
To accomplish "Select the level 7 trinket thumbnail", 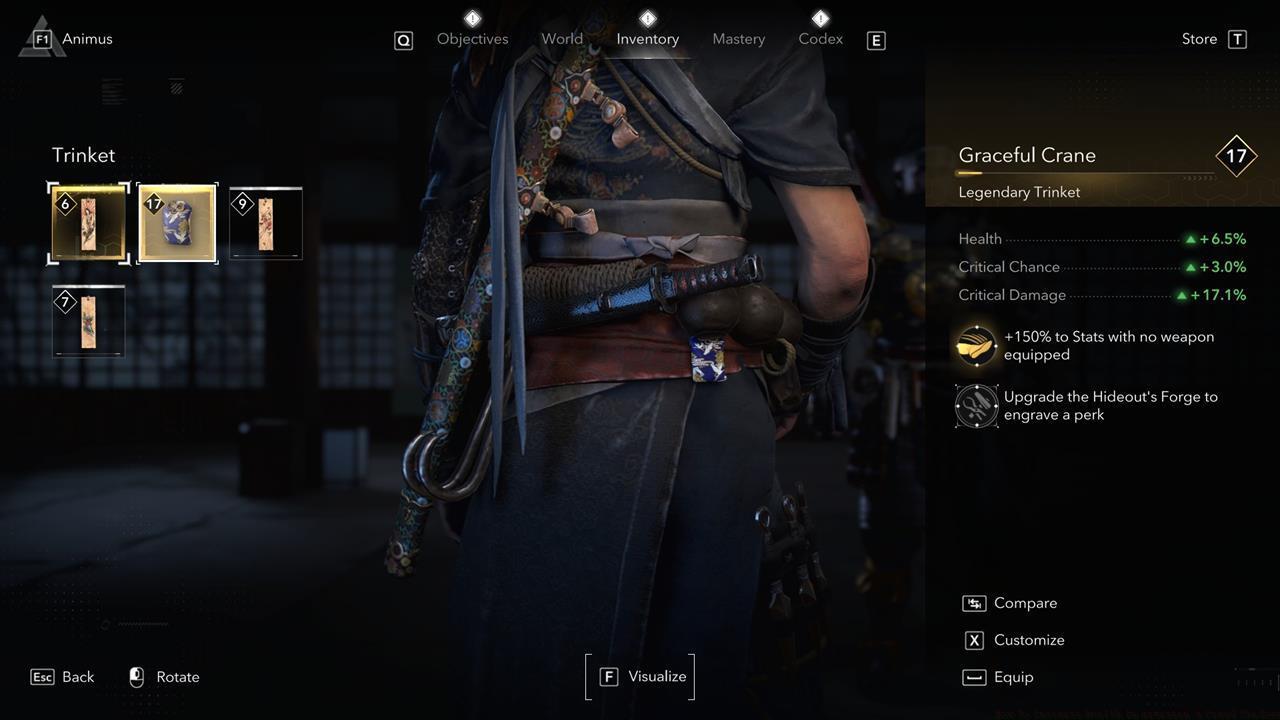I will click(87, 321).
